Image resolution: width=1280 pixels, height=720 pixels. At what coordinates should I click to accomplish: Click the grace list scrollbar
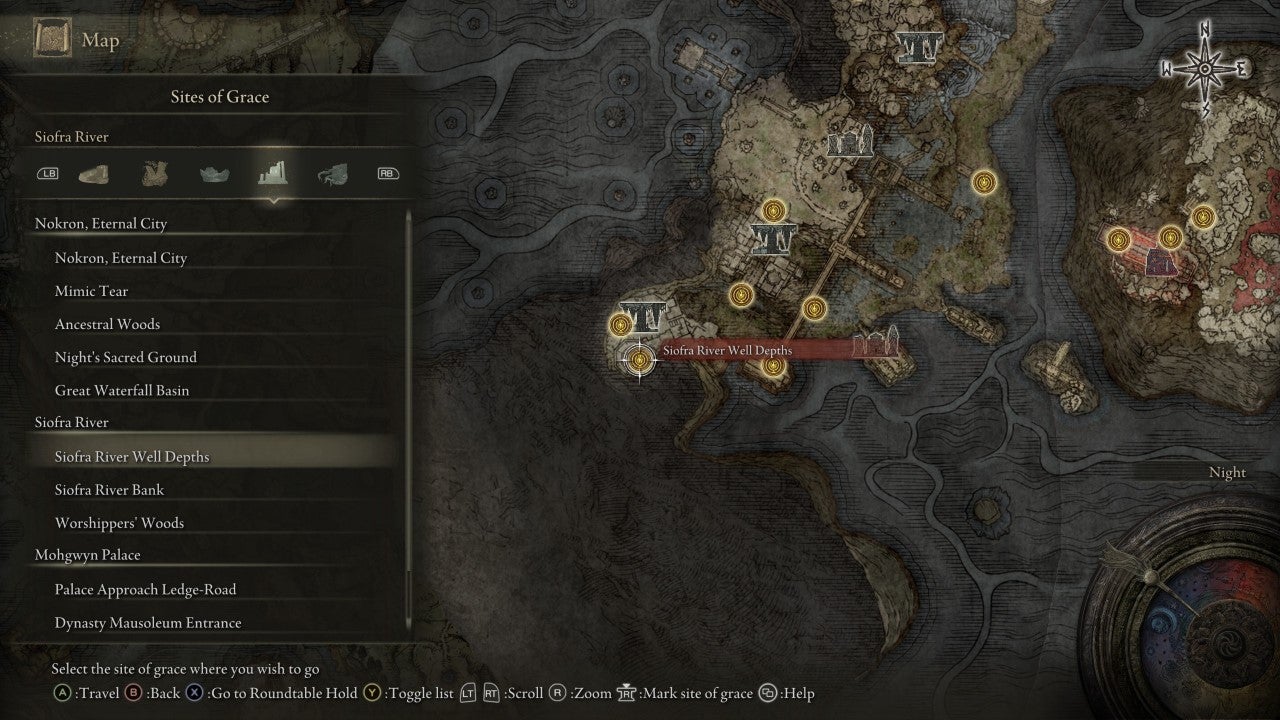[x=409, y=420]
